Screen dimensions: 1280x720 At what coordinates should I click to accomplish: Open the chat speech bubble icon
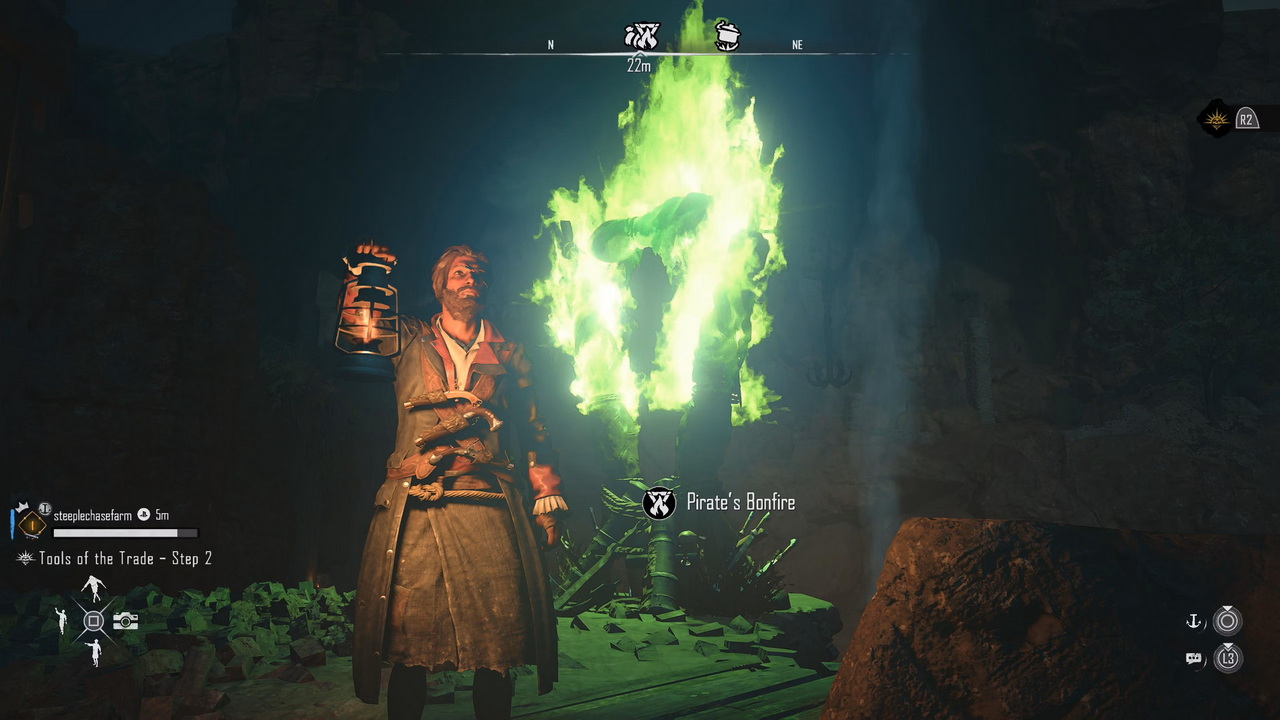(x=1193, y=658)
